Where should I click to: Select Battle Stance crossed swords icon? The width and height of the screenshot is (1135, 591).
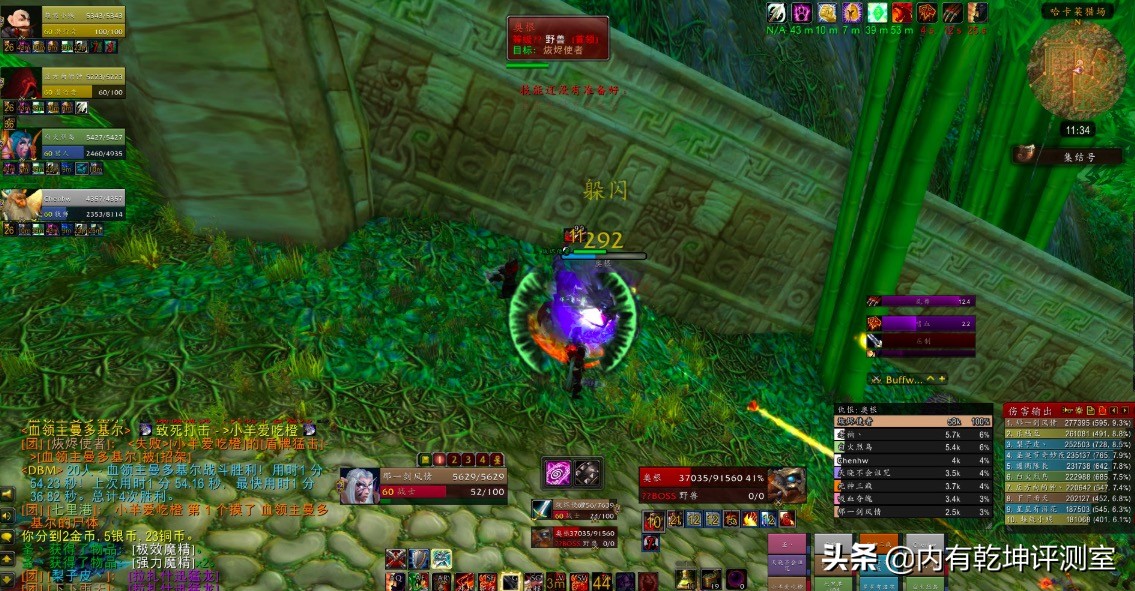[x=398, y=559]
